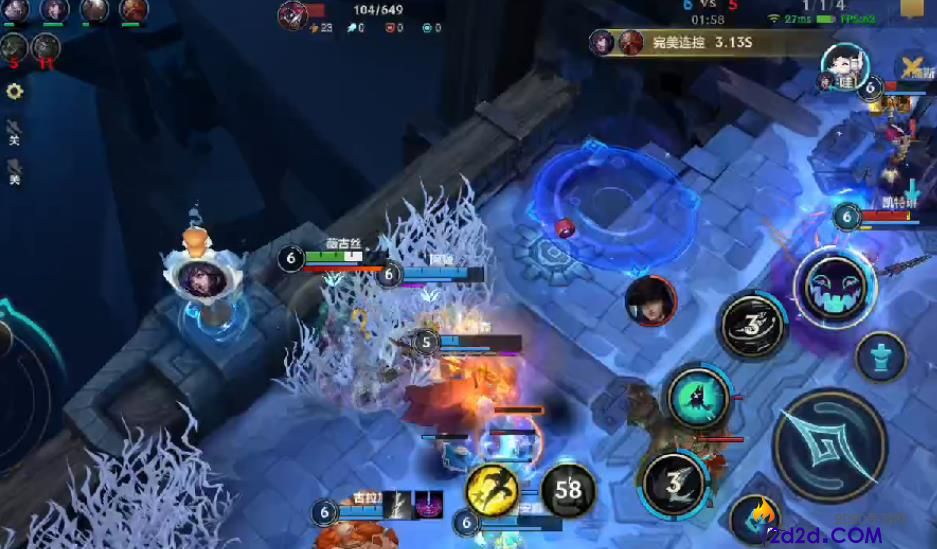Activate the teal glowing dash ability
This screenshot has height=549, width=937.
[699, 396]
